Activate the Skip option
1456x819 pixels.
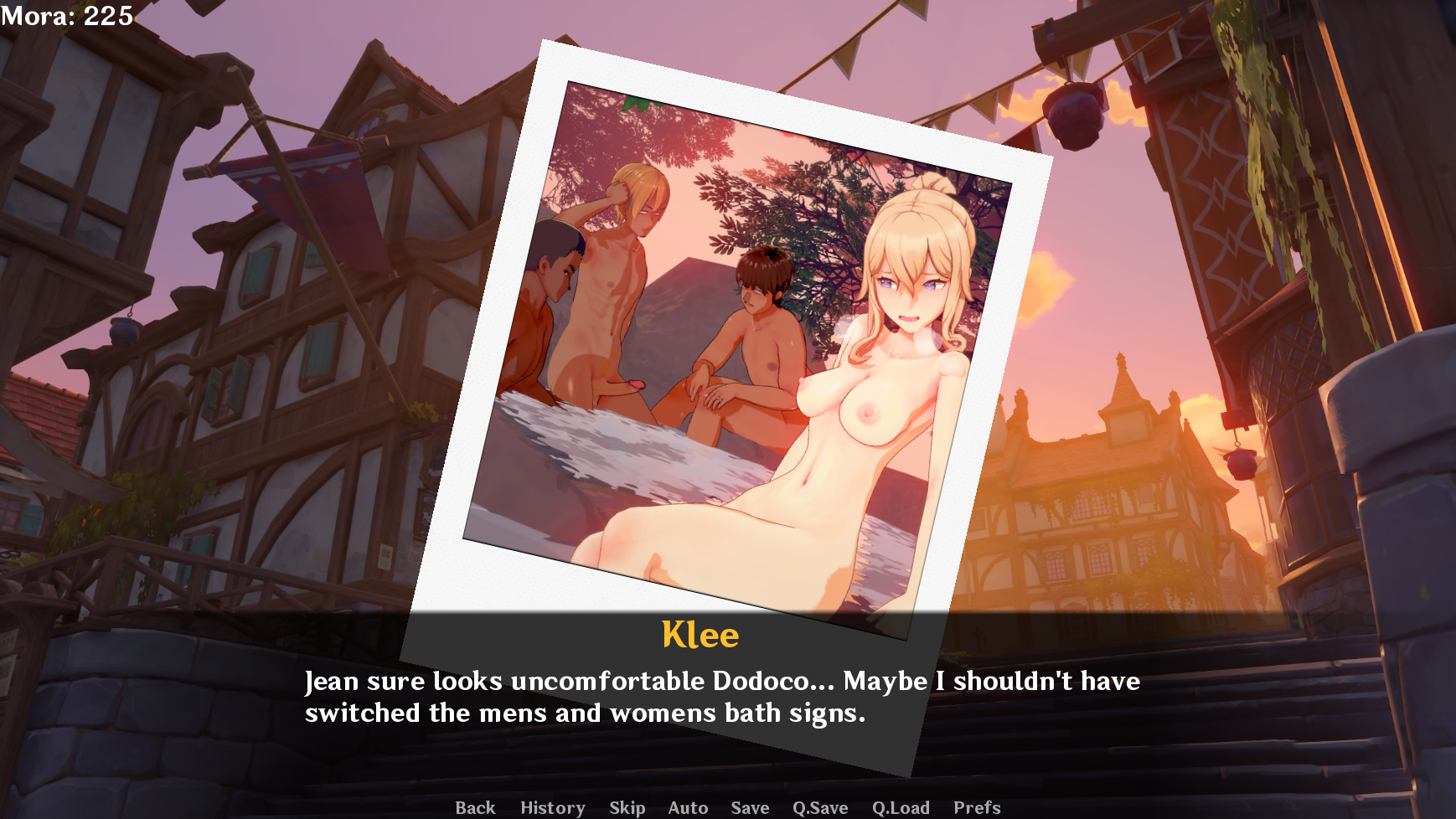point(627,807)
